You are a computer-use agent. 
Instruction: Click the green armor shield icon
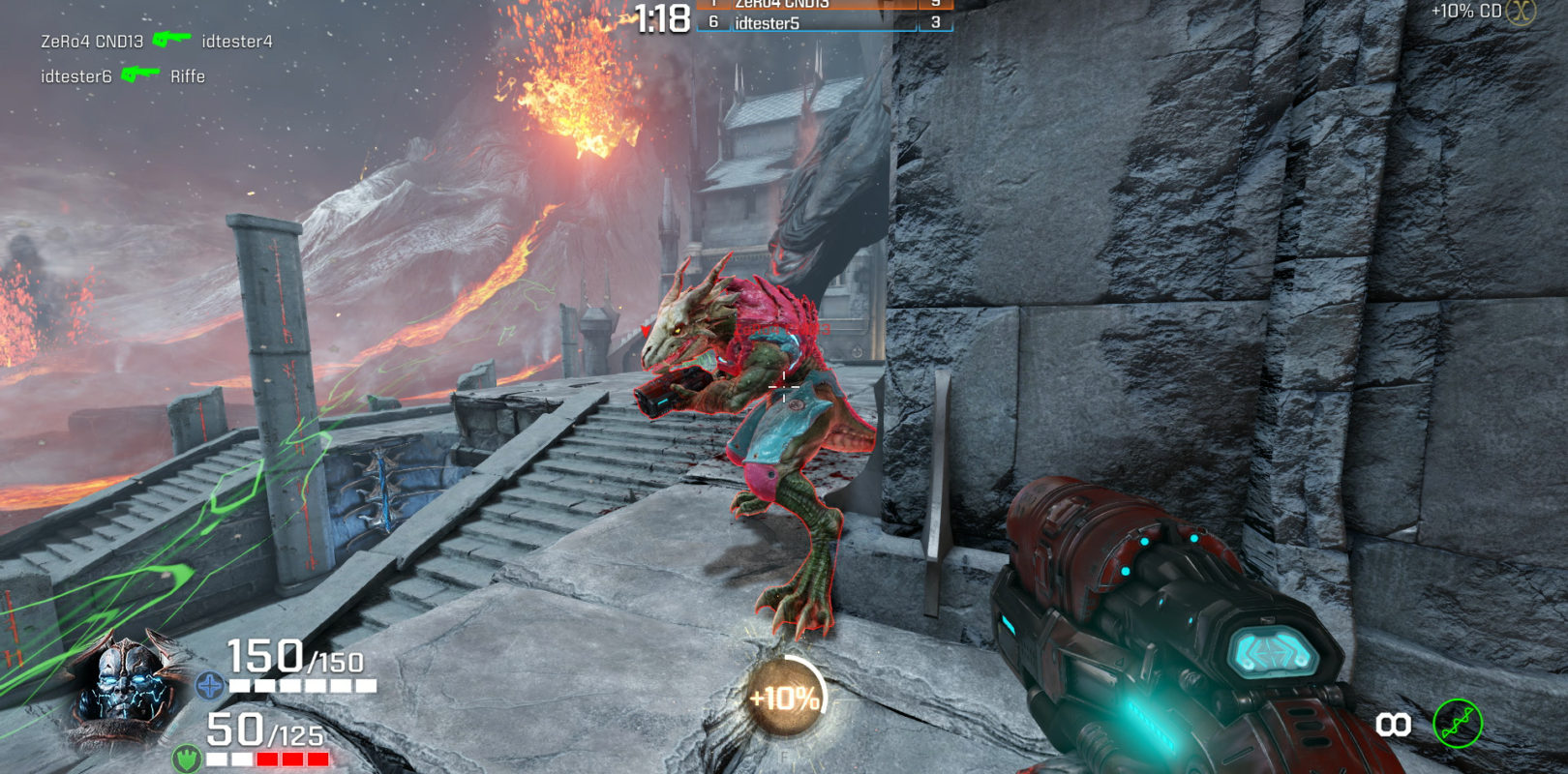coord(187,758)
